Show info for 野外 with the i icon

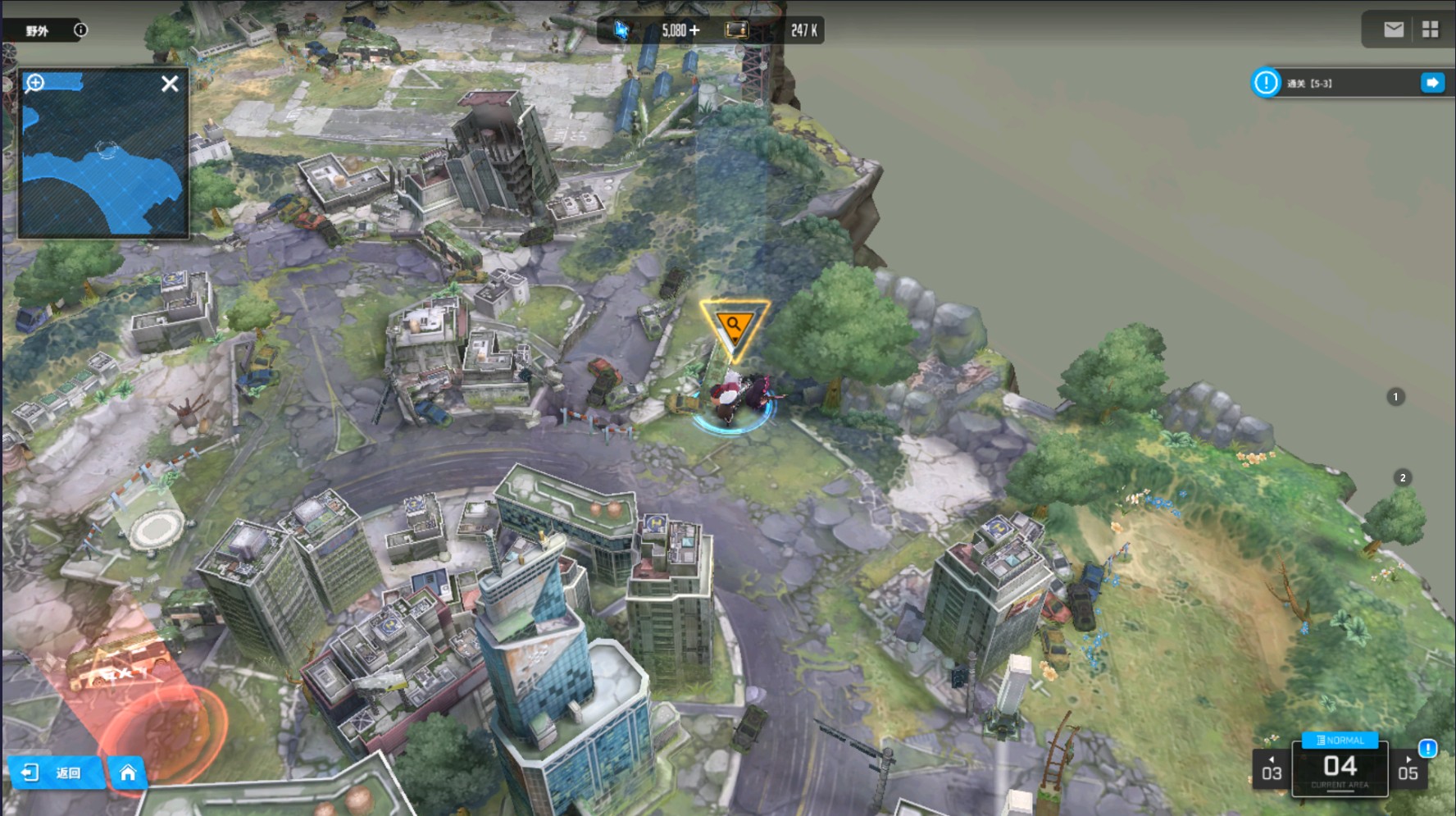(80, 30)
